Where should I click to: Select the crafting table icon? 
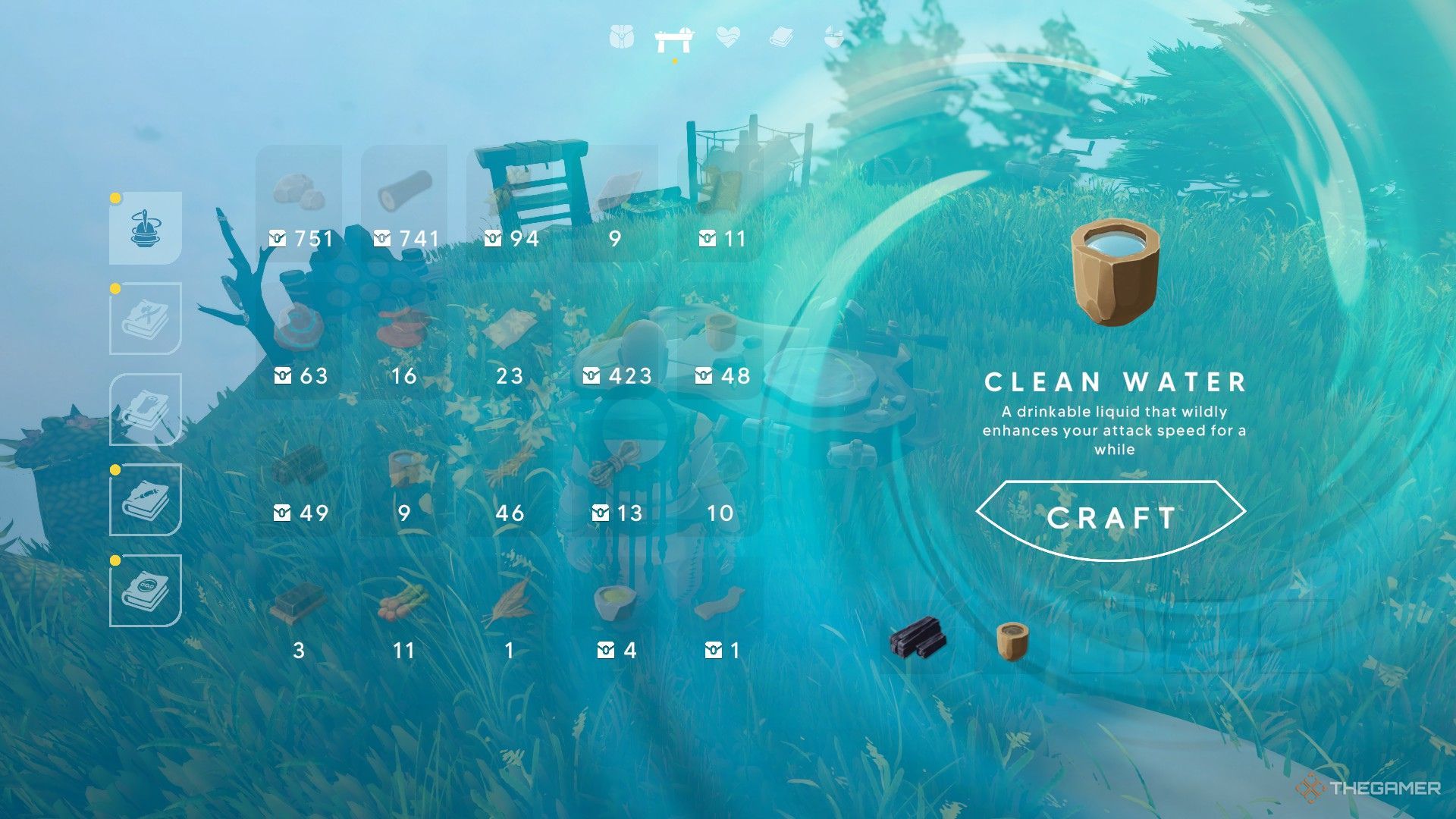(672, 38)
